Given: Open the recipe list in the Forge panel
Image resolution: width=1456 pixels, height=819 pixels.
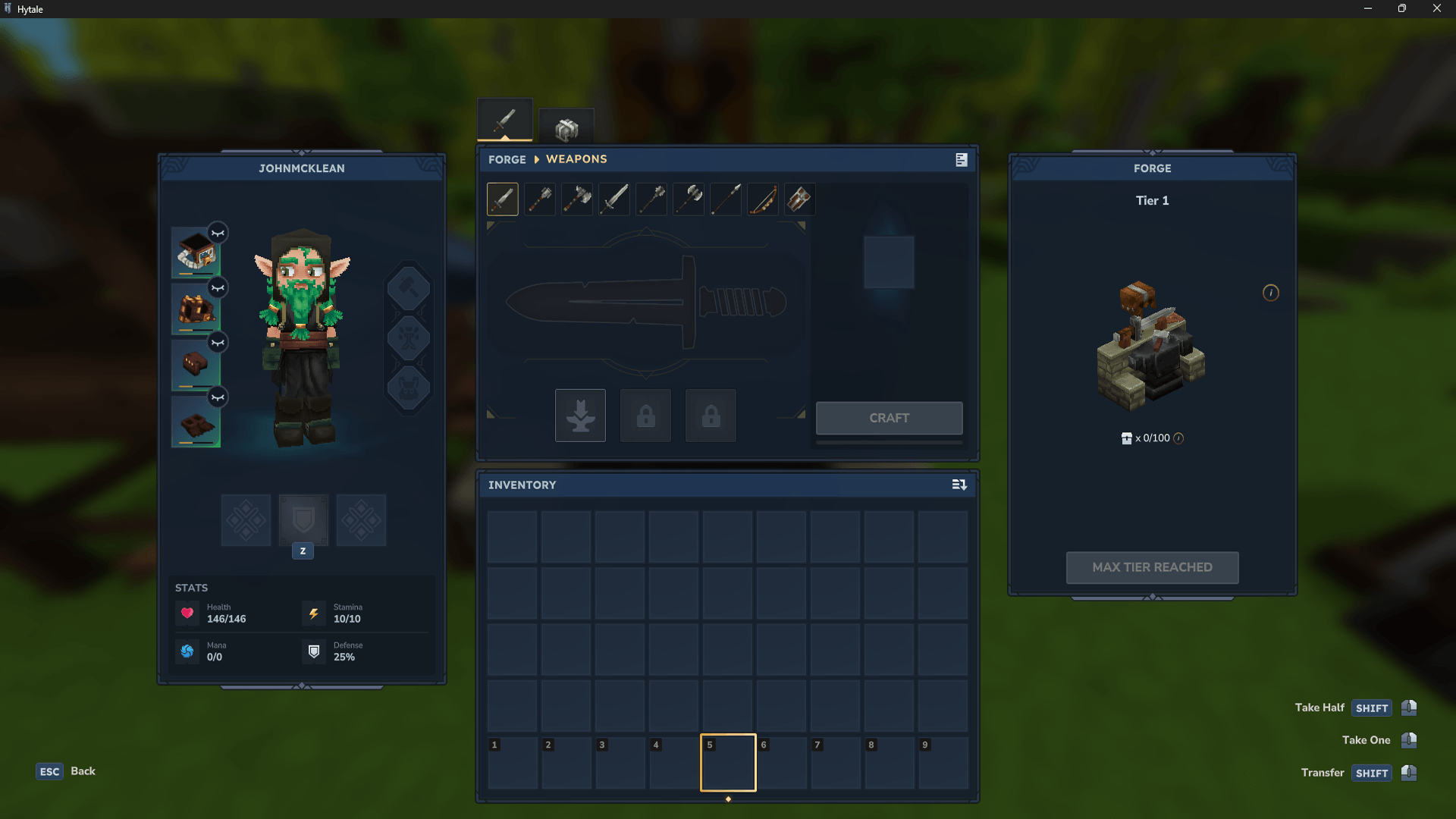Looking at the screenshot, I should [x=960, y=160].
